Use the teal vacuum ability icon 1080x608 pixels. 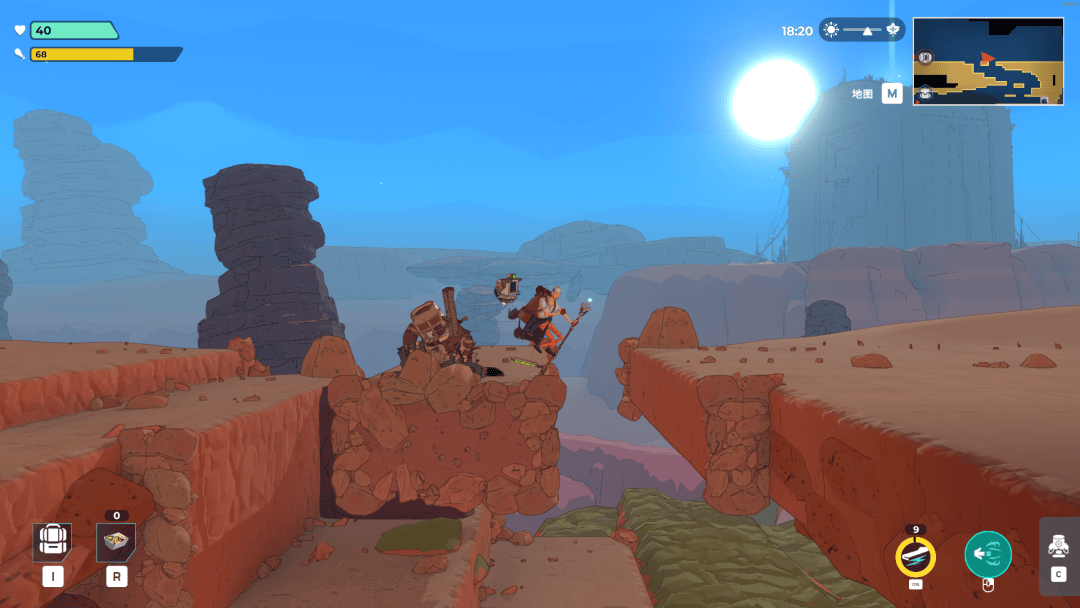(x=987, y=554)
